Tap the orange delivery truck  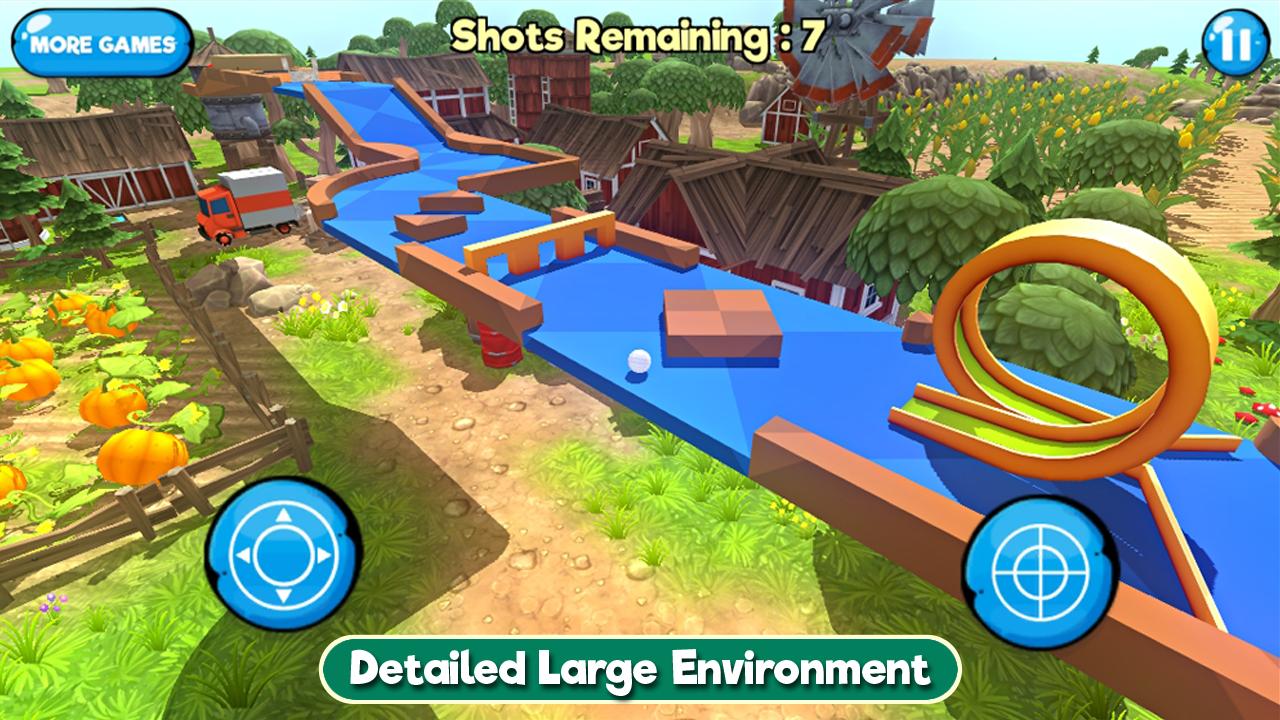[x=248, y=205]
